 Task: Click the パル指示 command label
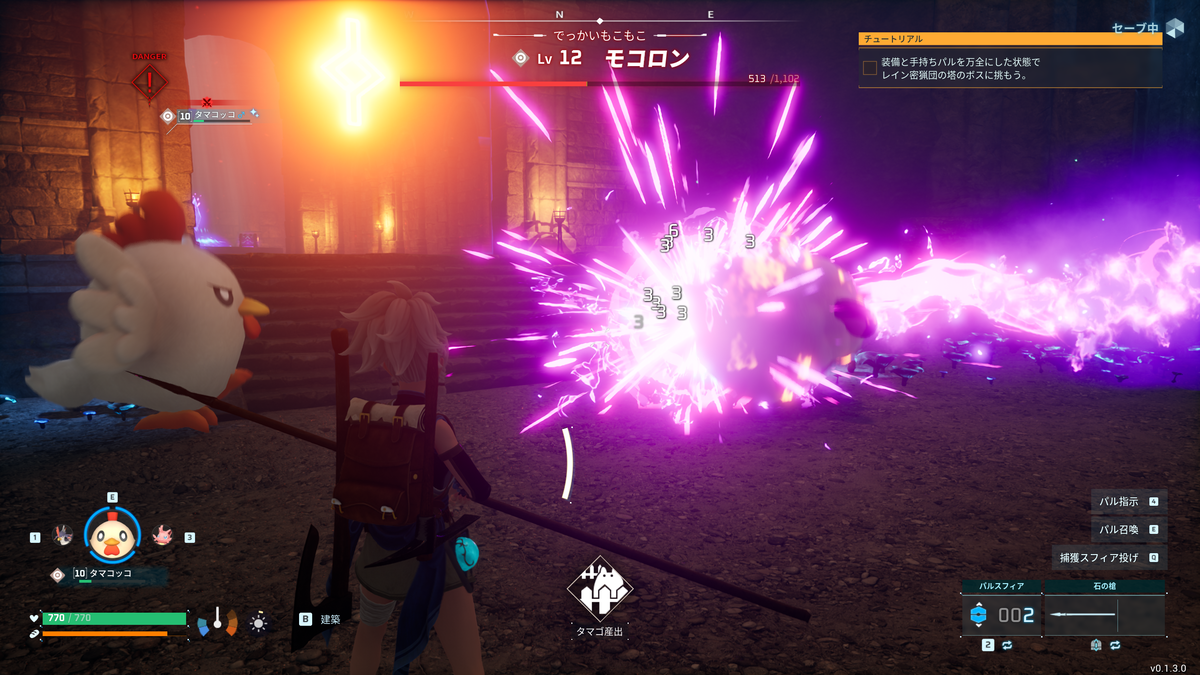pyautogui.click(x=1118, y=501)
